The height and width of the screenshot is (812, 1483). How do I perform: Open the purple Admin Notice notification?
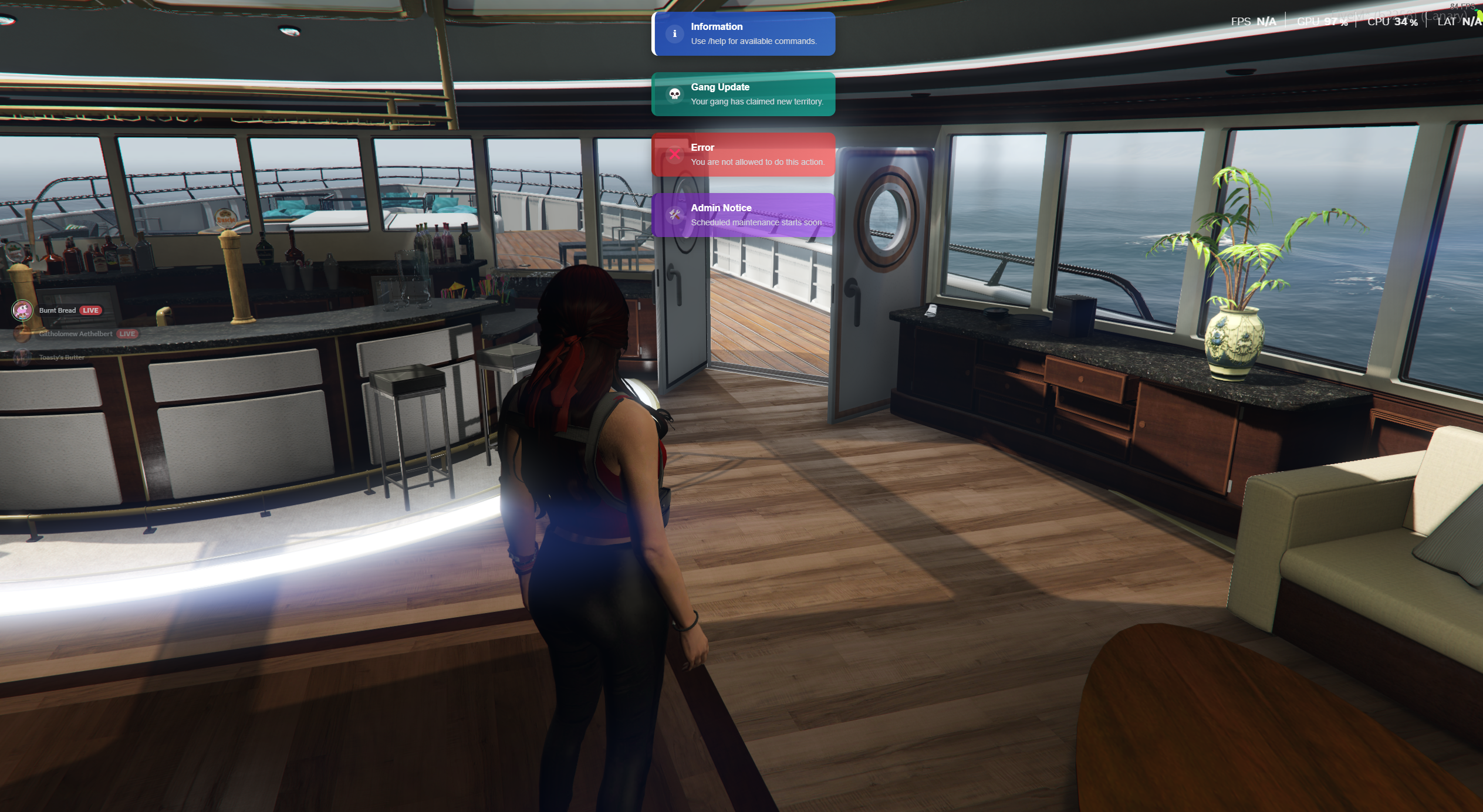tap(743, 215)
